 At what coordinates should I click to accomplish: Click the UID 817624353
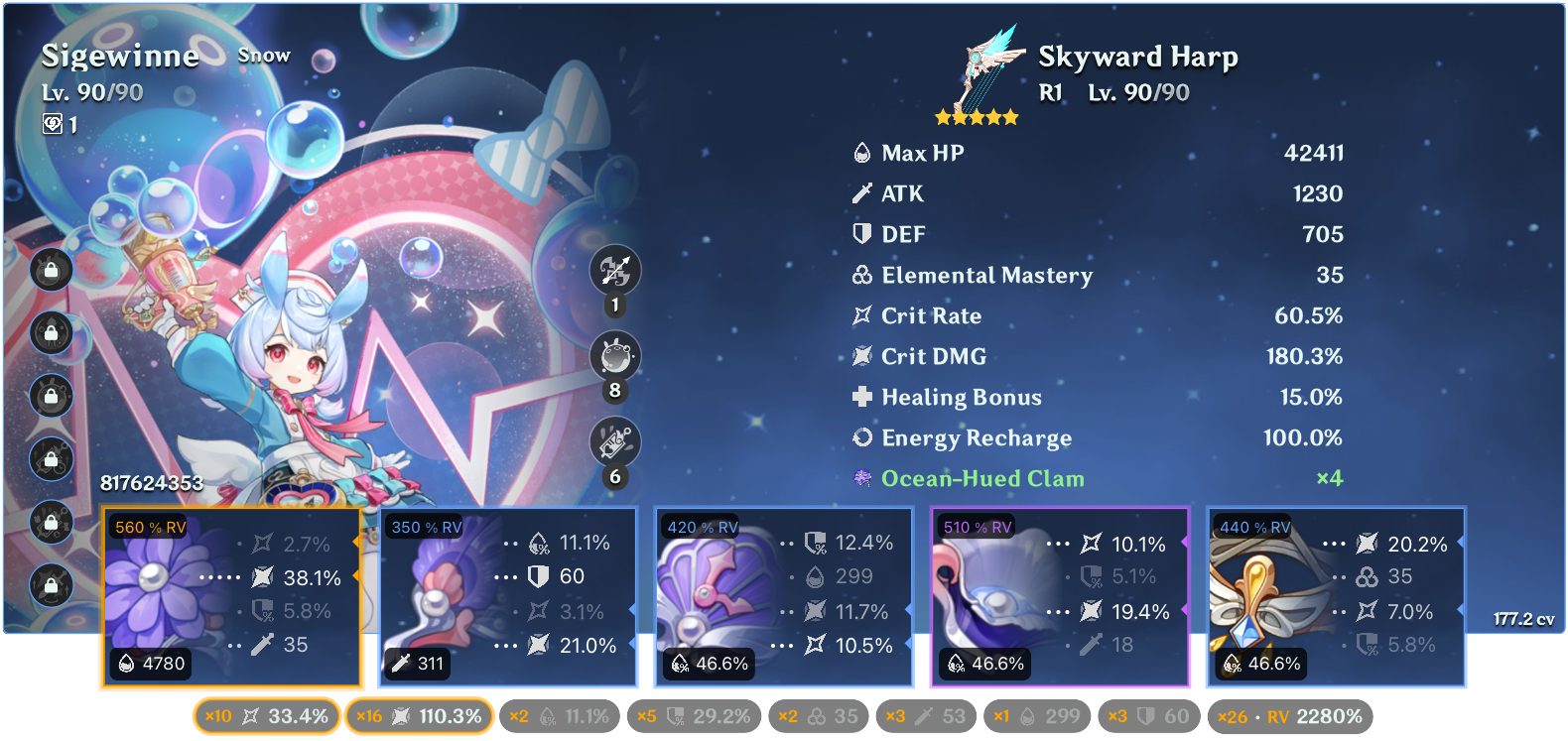pyautogui.click(x=149, y=485)
